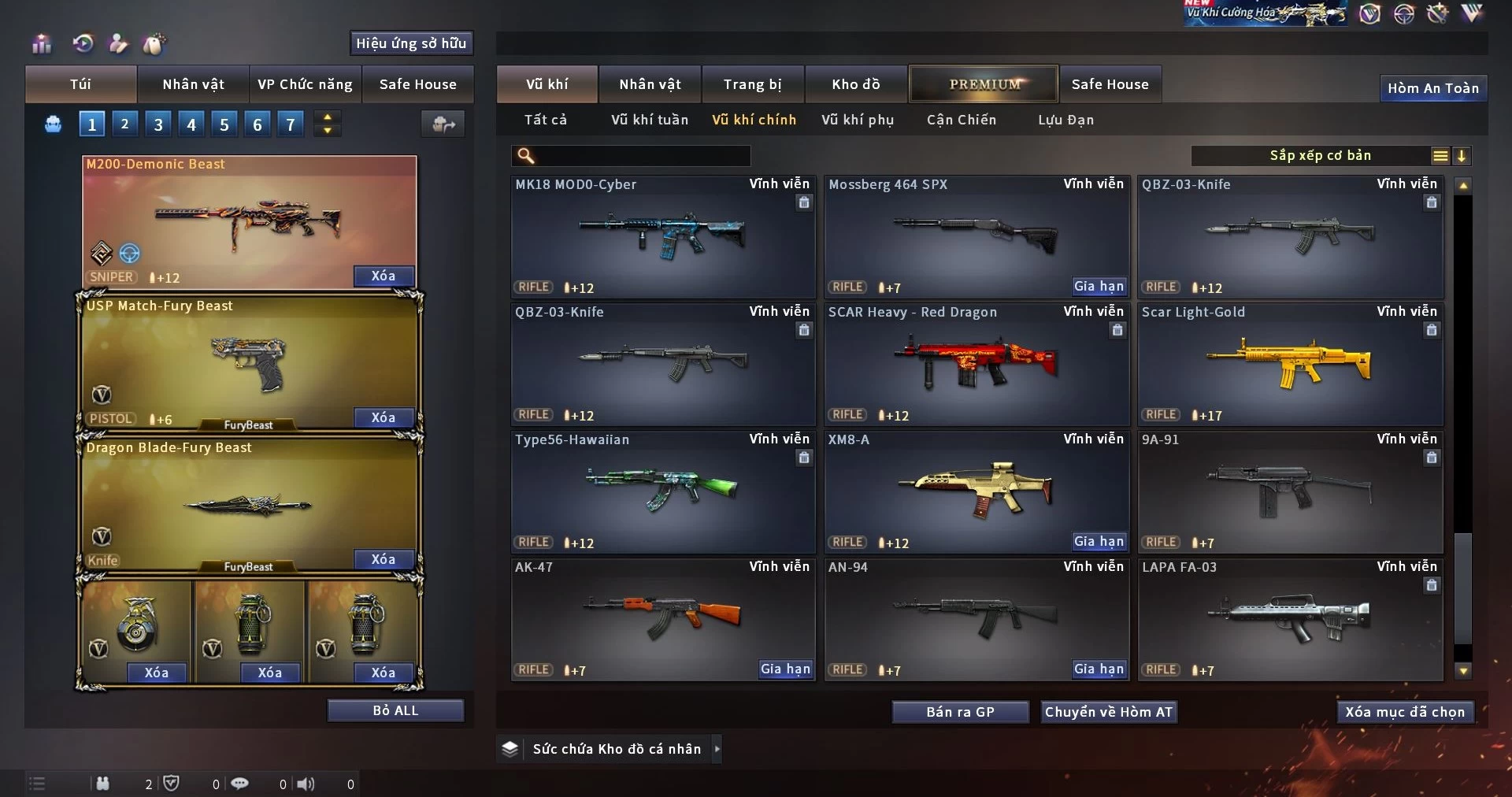Switch to bag preset number 3
The width and height of the screenshot is (1512, 797).
pos(158,124)
